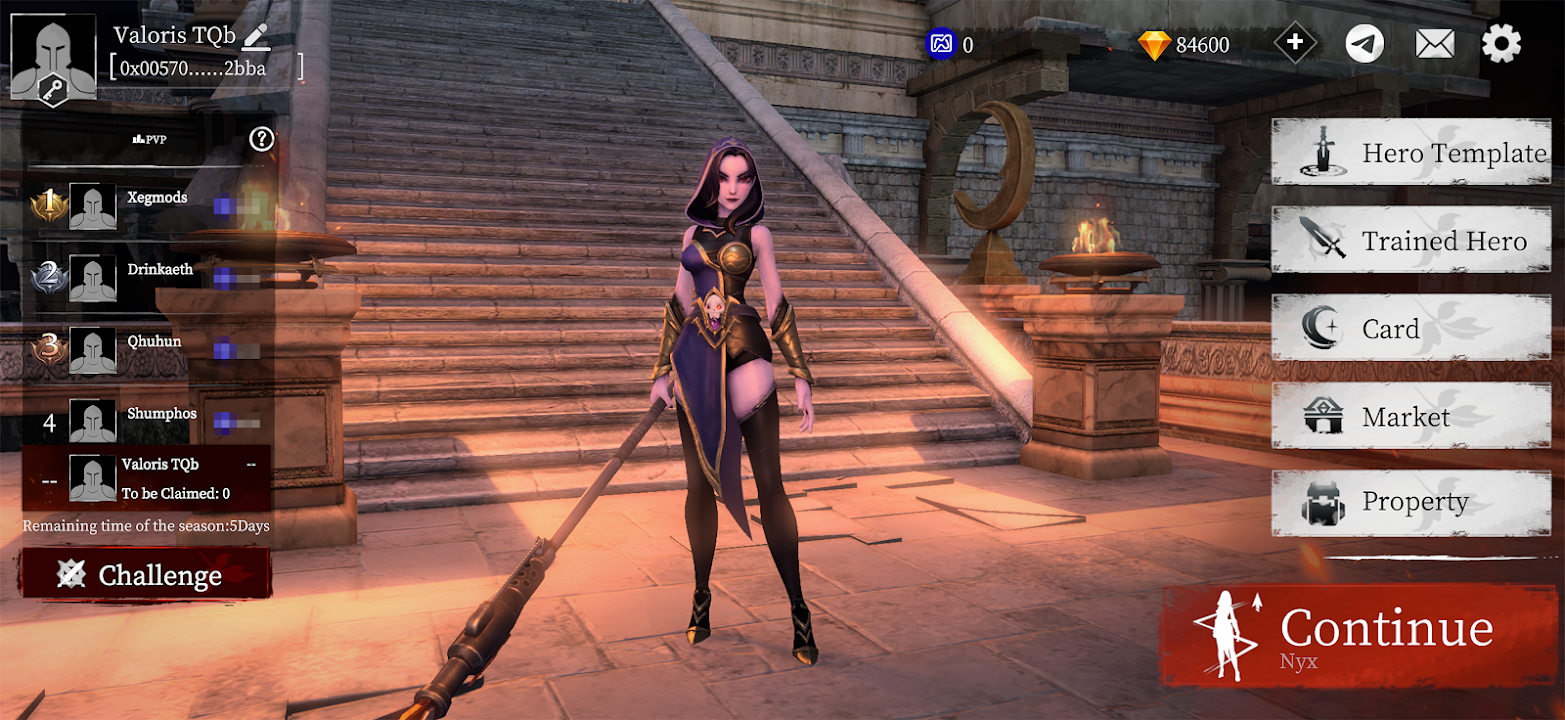Edit the player name with pencil icon

pyautogui.click(x=256, y=36)
